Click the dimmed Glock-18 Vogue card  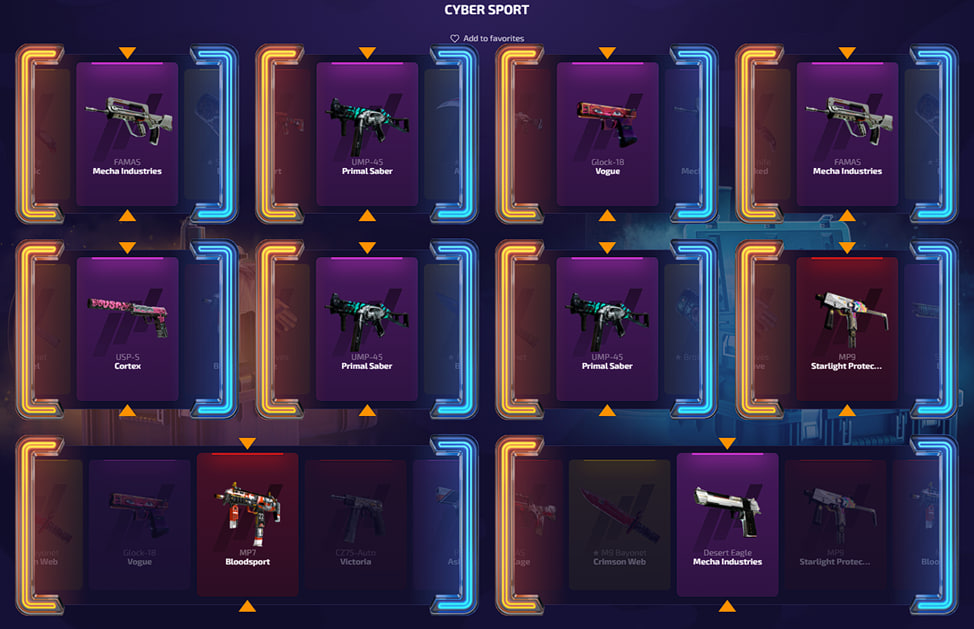click(139, 524)
